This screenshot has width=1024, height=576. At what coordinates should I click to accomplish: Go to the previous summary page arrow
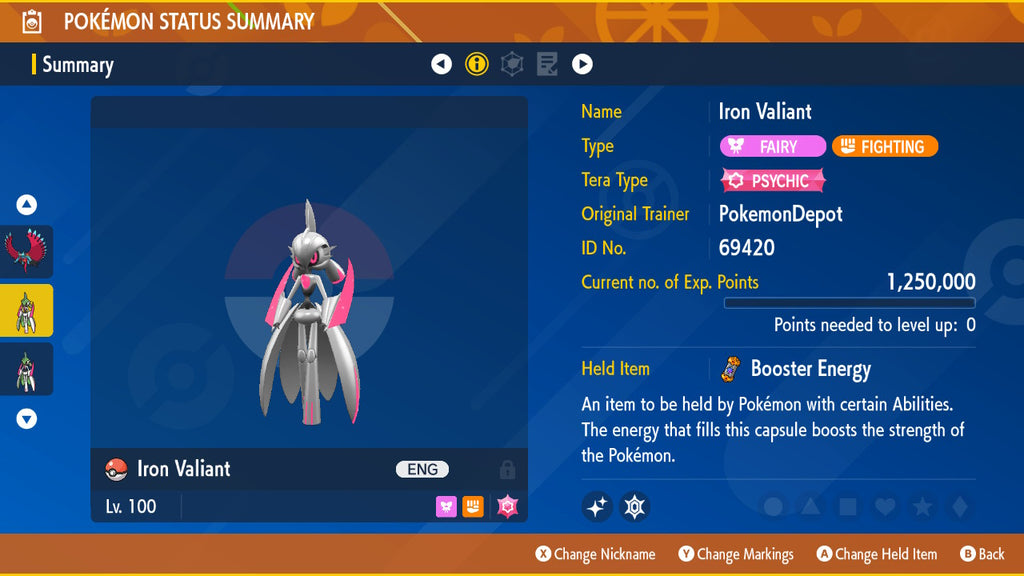coord(441,65)
